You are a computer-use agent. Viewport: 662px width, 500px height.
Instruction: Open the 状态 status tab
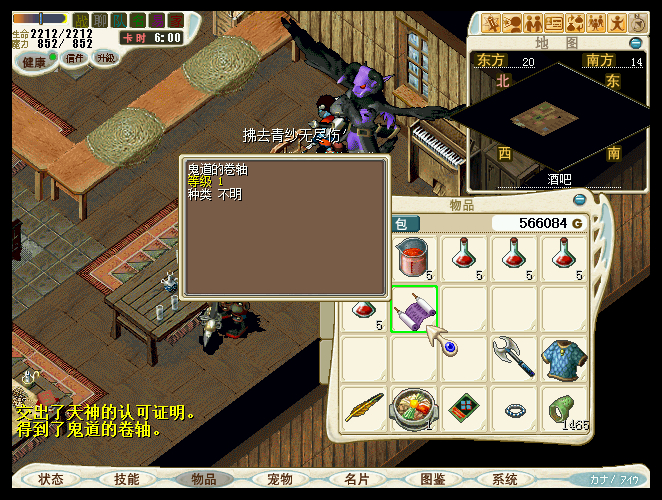point(51,479)
